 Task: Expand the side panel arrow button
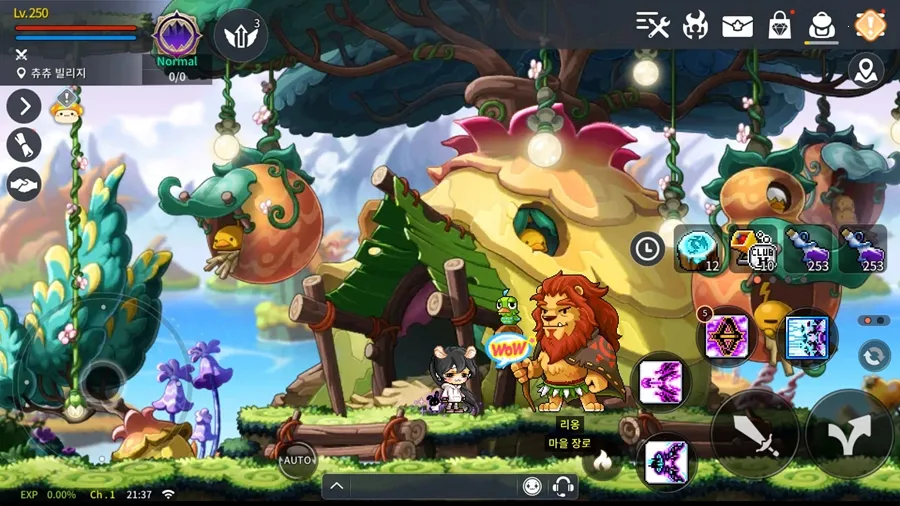point(24,106)
